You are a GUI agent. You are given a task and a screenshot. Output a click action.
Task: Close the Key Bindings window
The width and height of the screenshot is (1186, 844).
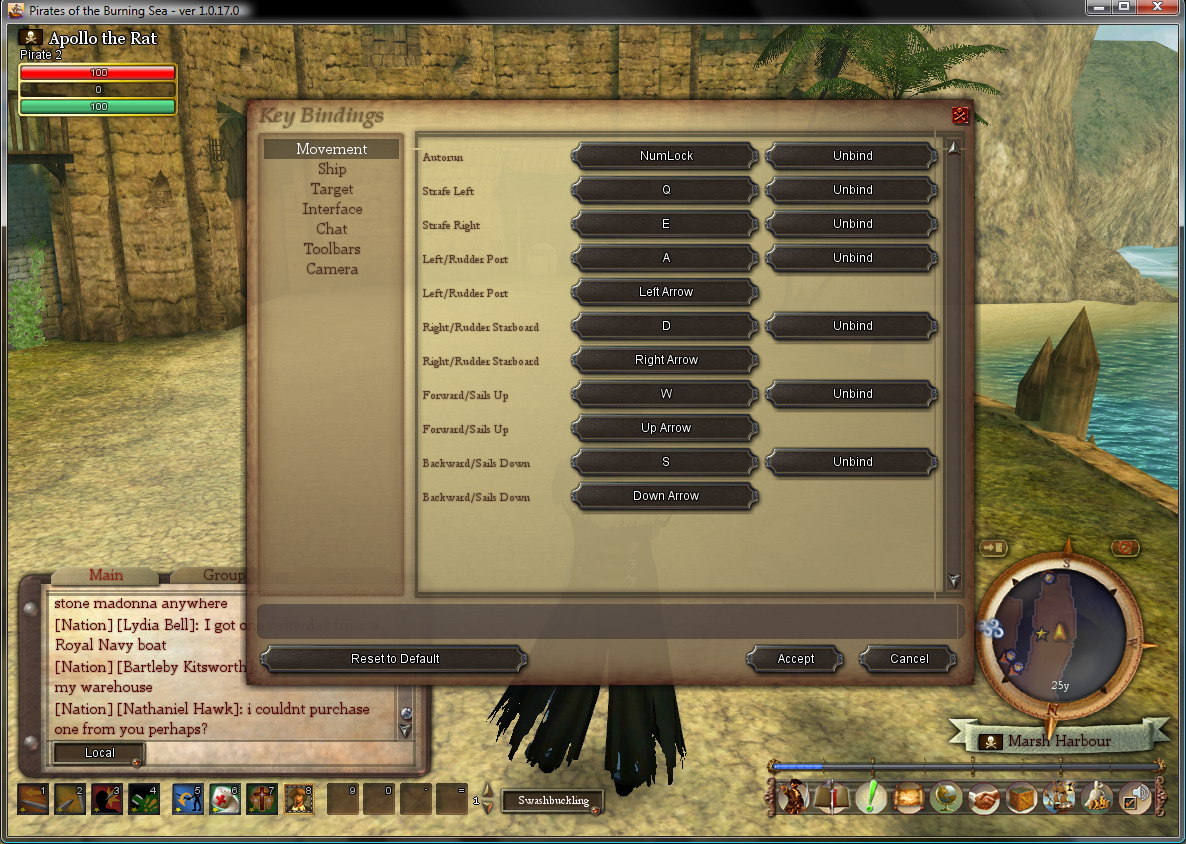tap(960, 115)
